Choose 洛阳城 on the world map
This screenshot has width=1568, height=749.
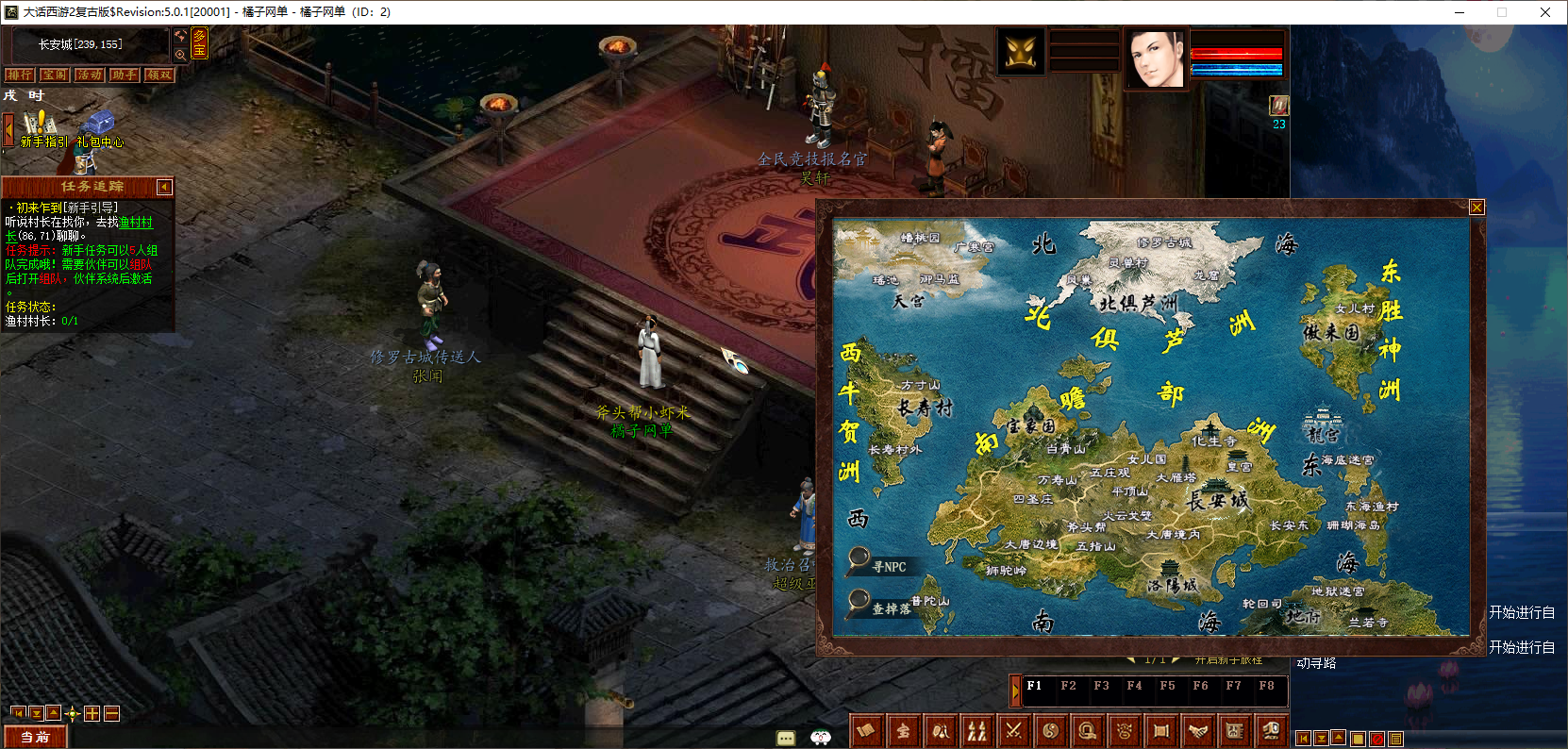click(1172, 583)
